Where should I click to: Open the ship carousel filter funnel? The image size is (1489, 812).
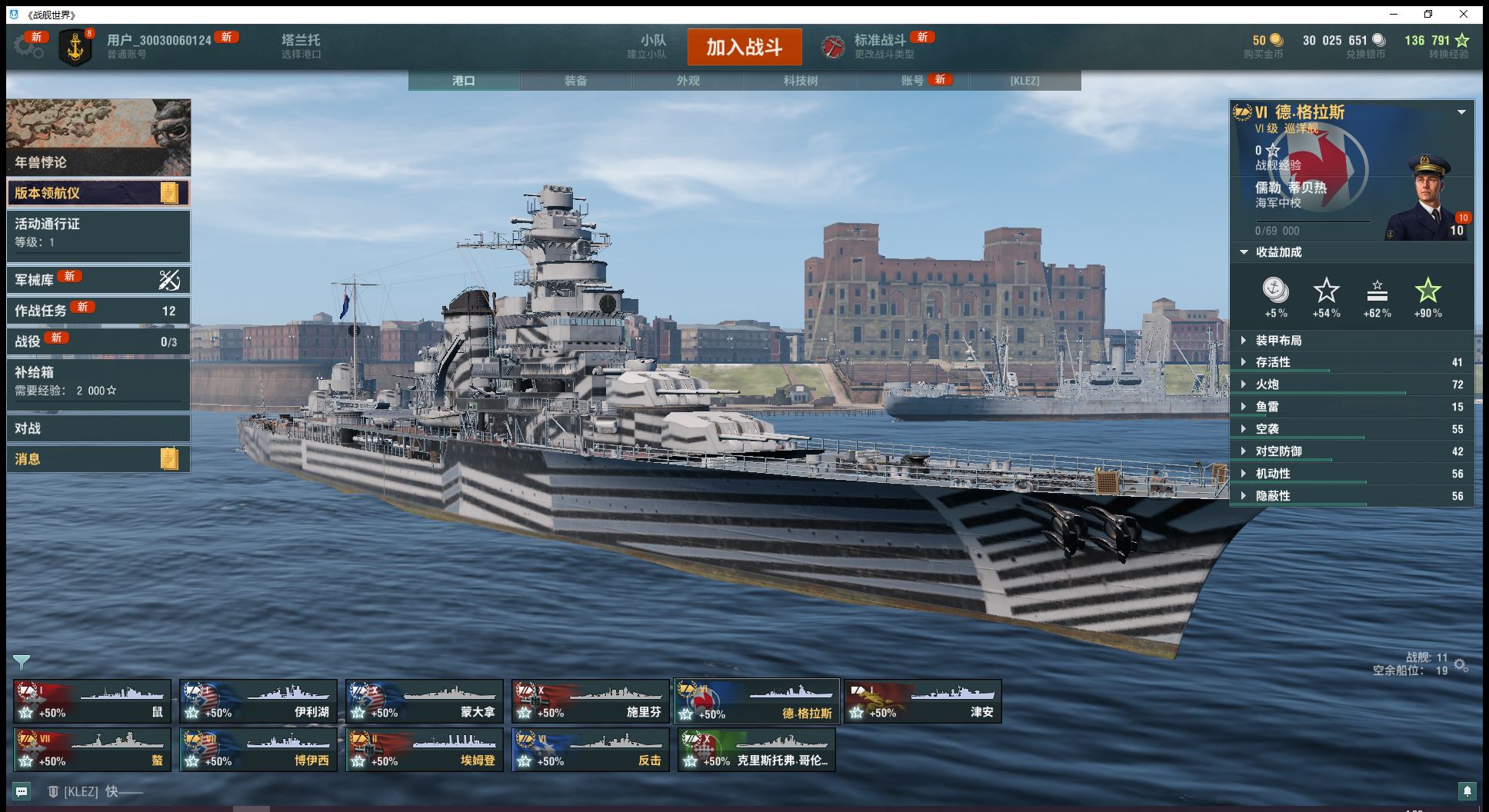pos(22,662)
